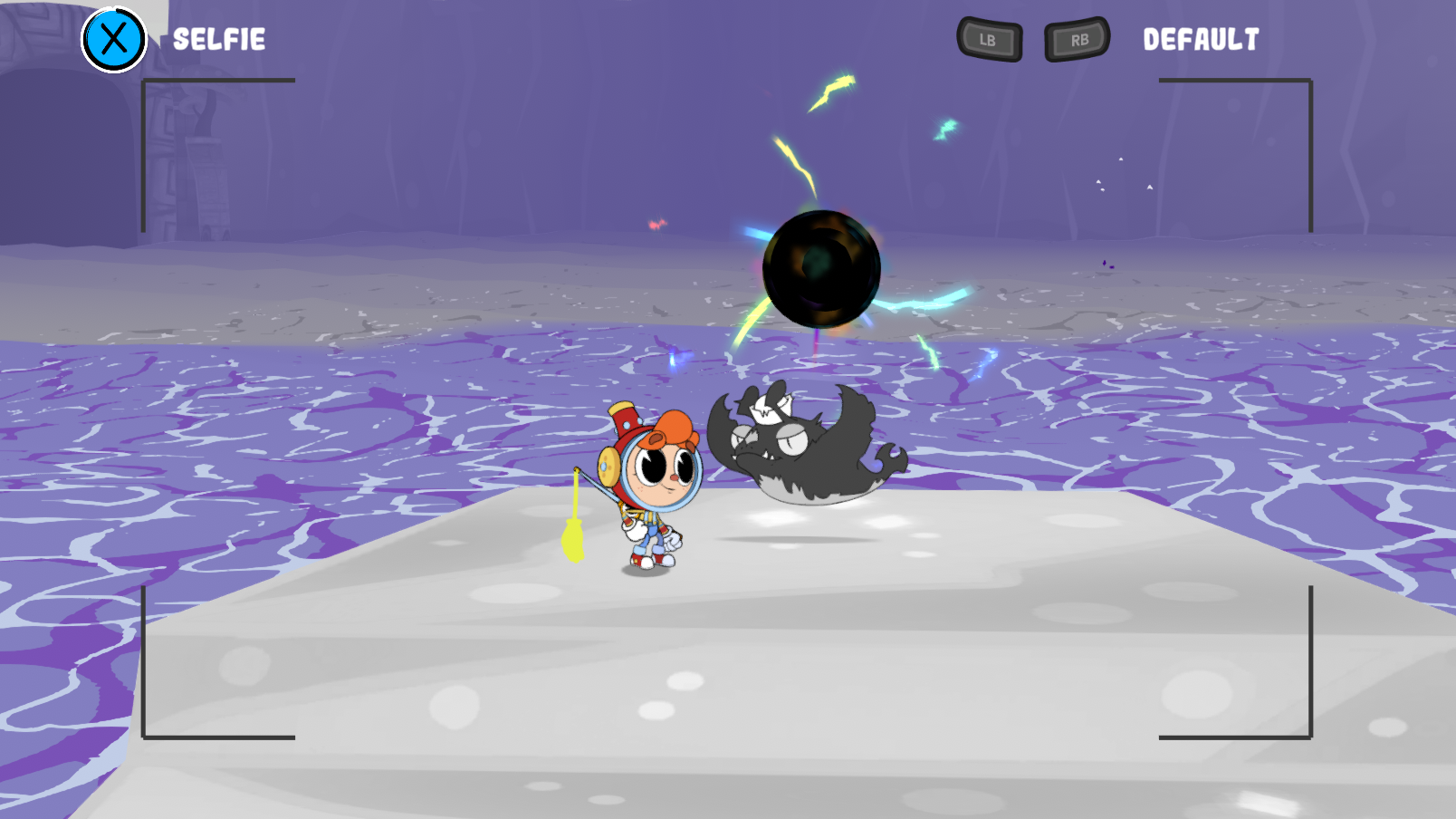1456x819 pixels.
Task: Open the filter list at DEFAULT
Action: pyautogui.click(x=1201, y=40)
